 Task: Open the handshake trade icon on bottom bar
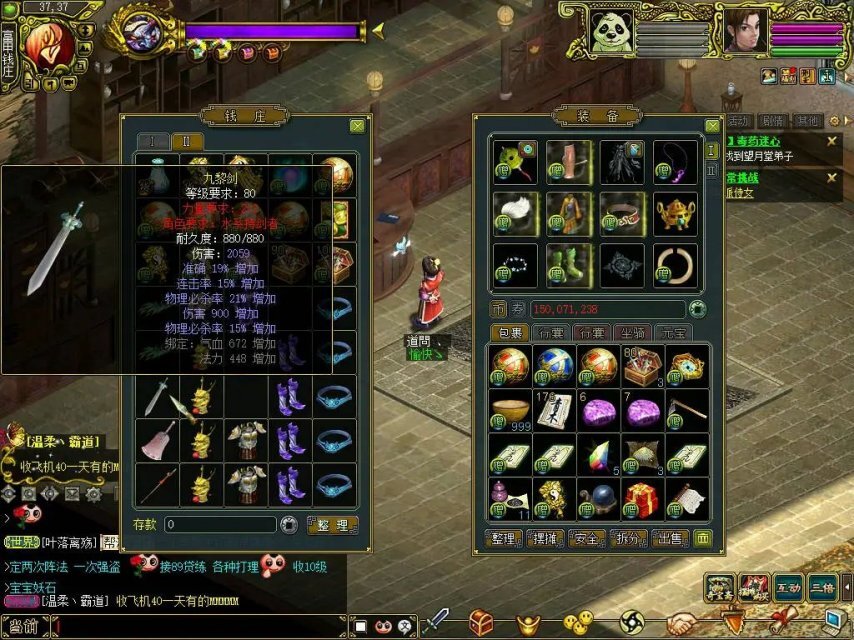click(683, 622)
